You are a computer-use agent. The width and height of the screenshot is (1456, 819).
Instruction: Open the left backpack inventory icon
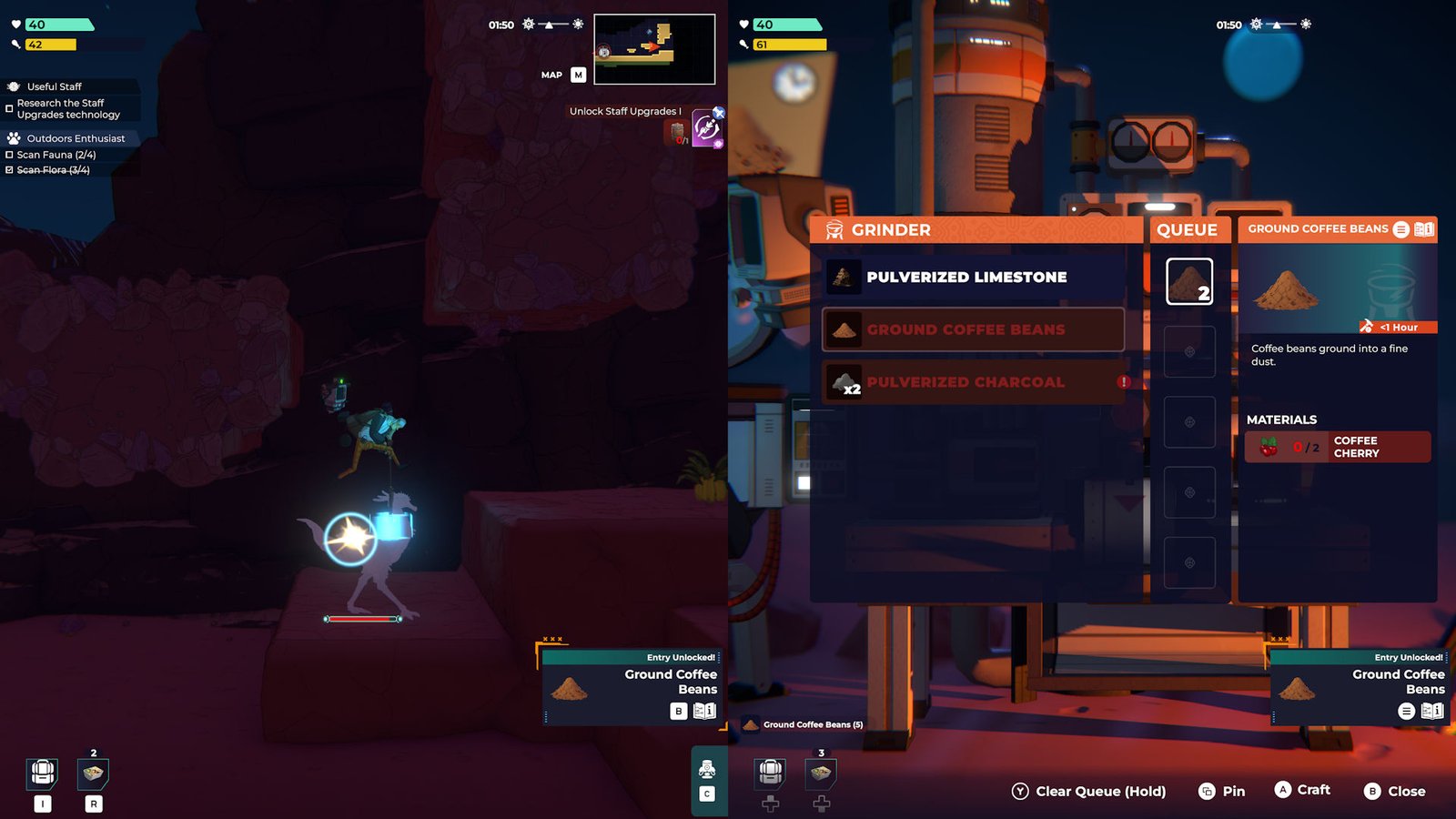(43, 773)
